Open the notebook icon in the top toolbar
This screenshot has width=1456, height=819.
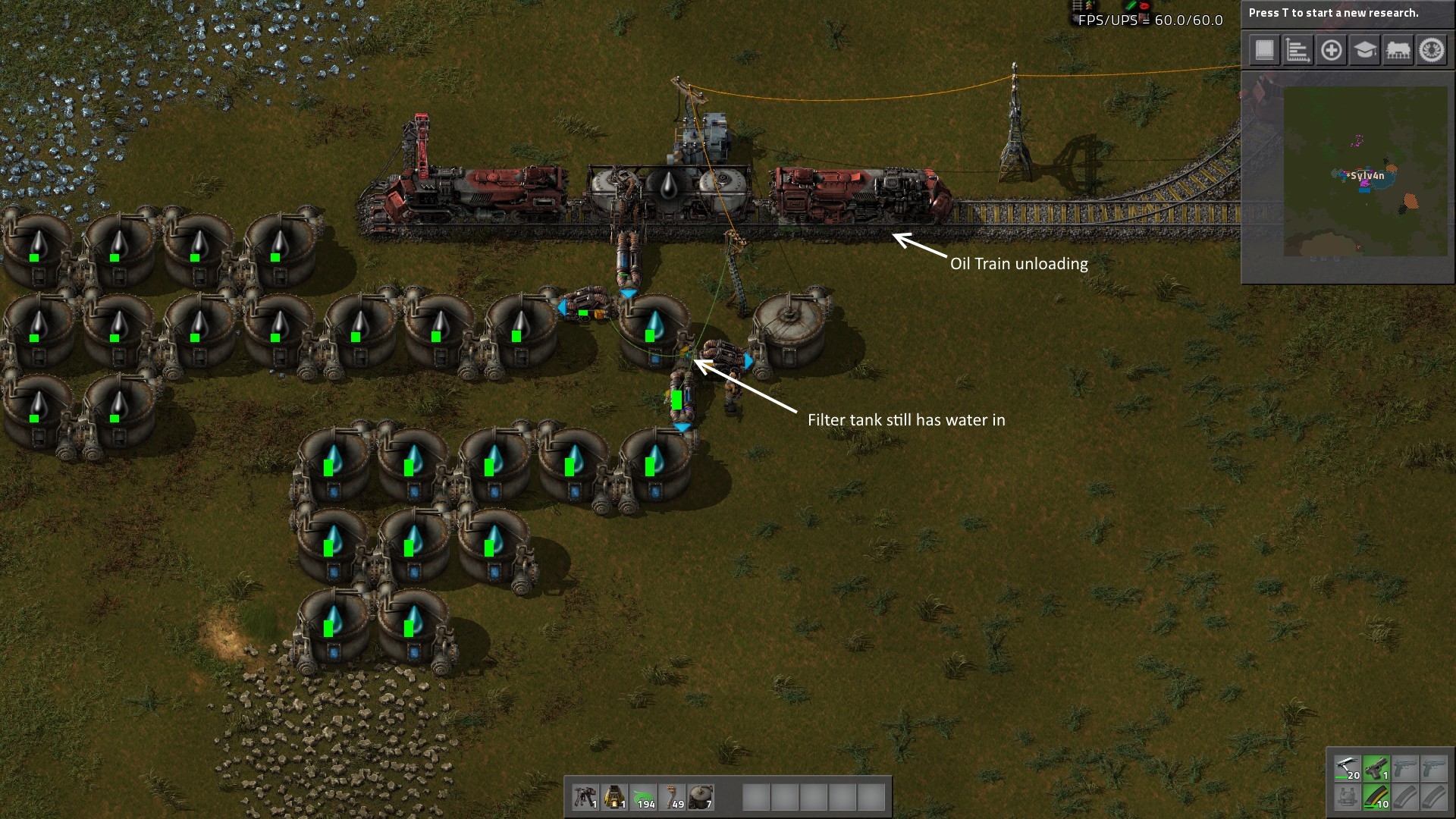(1264, 51)
